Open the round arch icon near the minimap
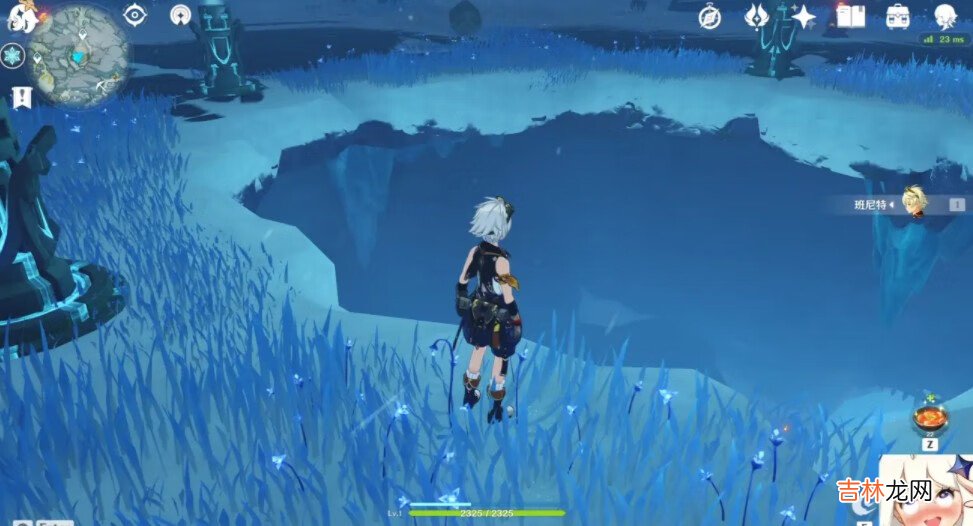This screenshot has height=526, width=973. click(x=181, y=15)
